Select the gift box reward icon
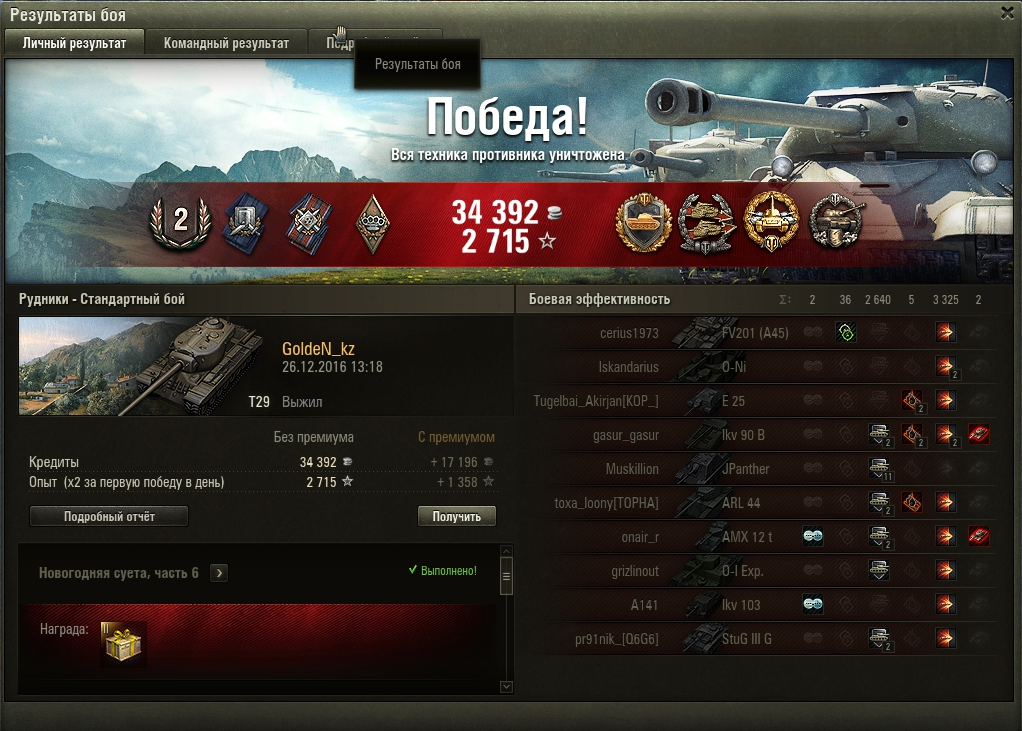 pyautogui.click(x=123, y=642)
